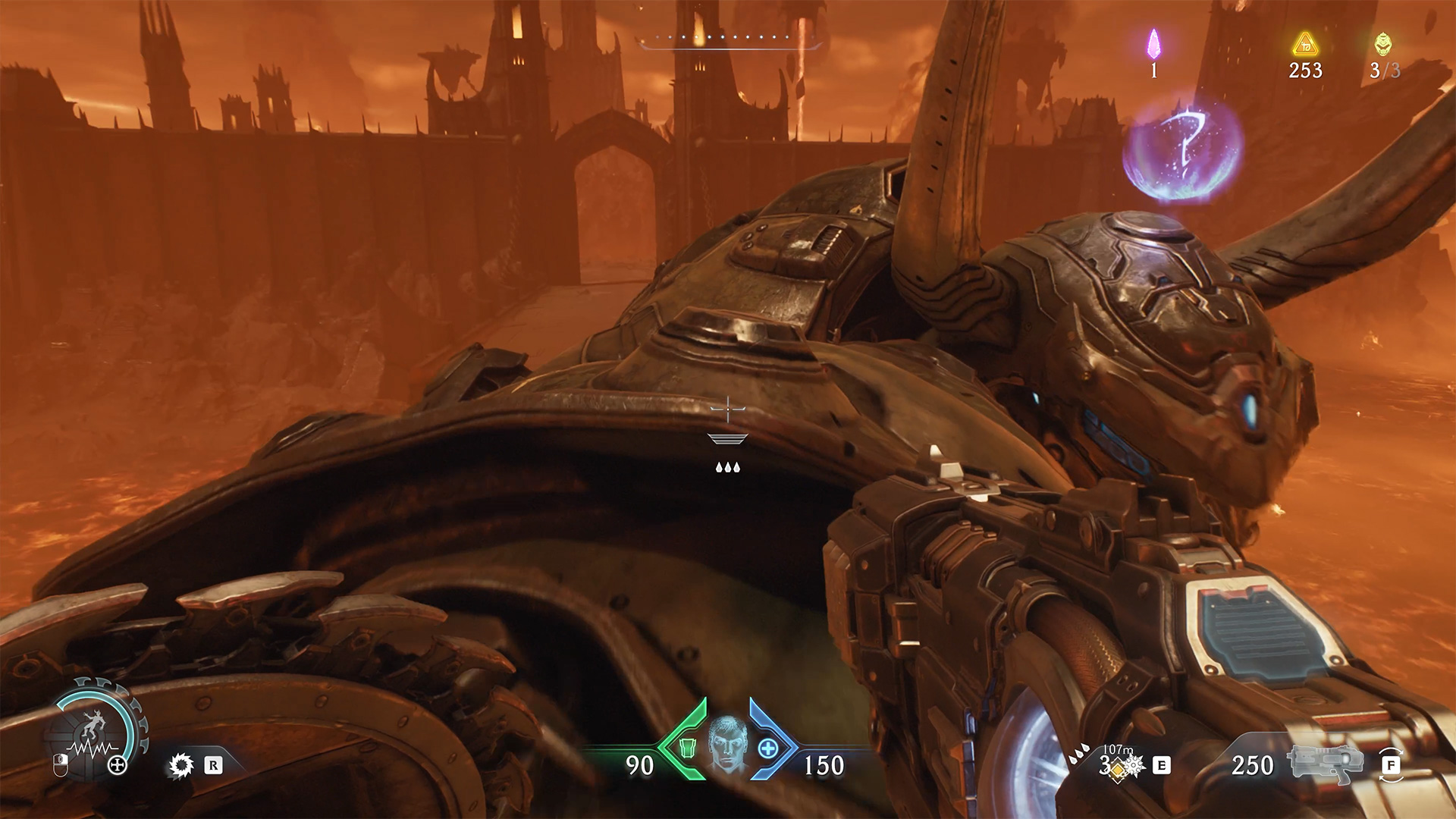Activate the spiked flail melee icon

[181, 765]
